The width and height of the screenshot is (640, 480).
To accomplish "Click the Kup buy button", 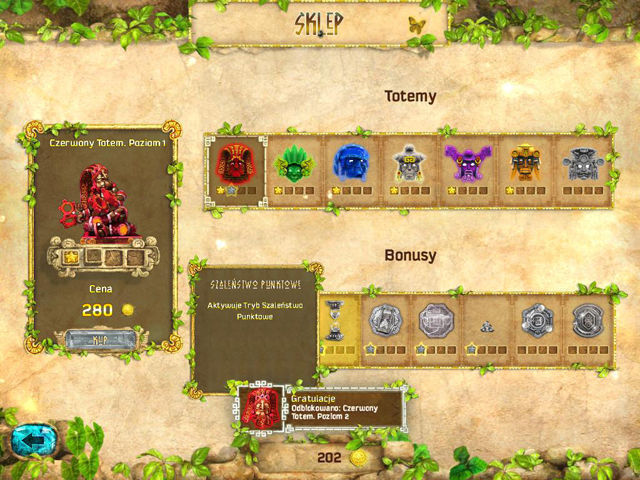I will pos(101,338).
